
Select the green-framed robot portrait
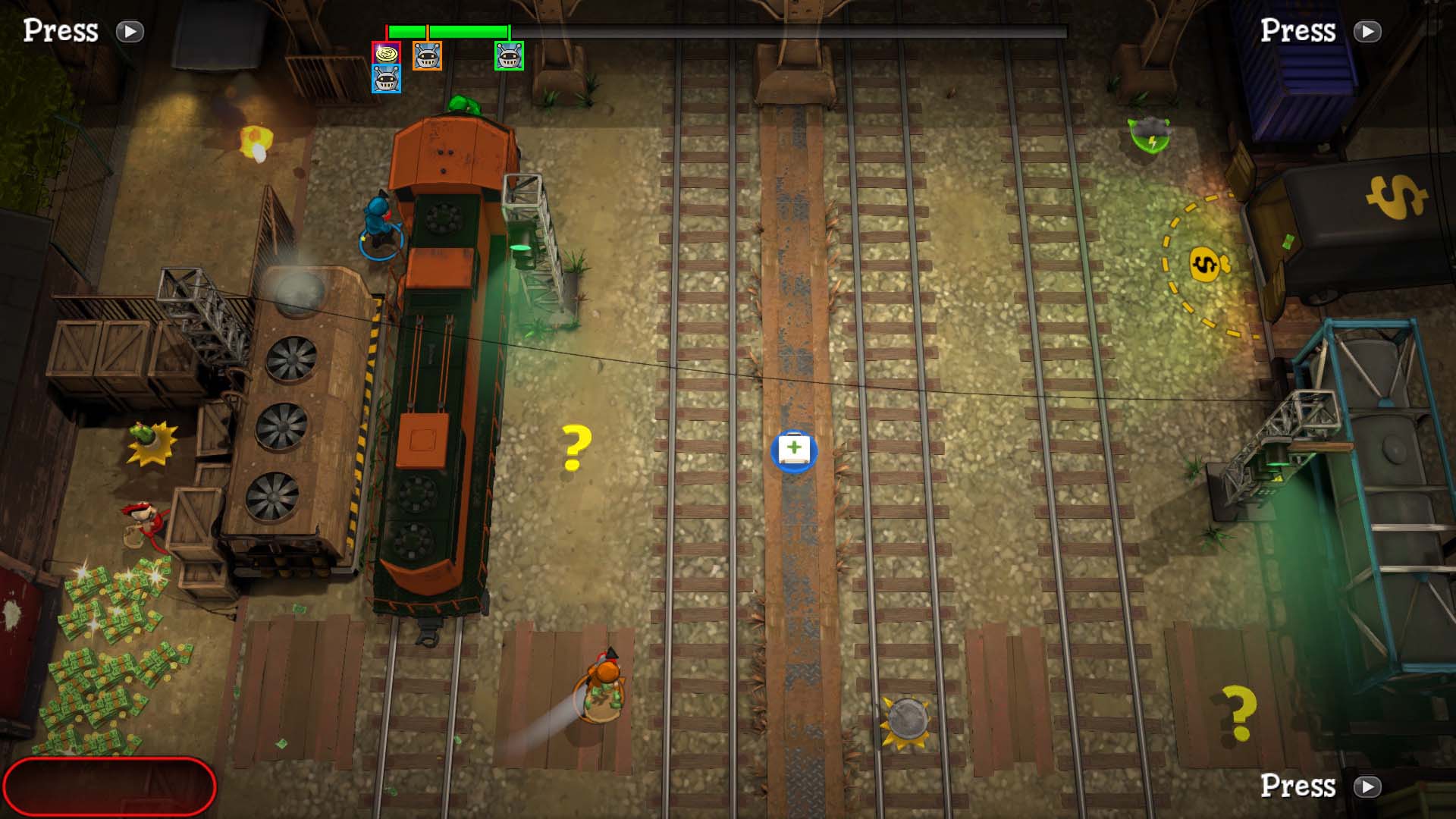509,56
